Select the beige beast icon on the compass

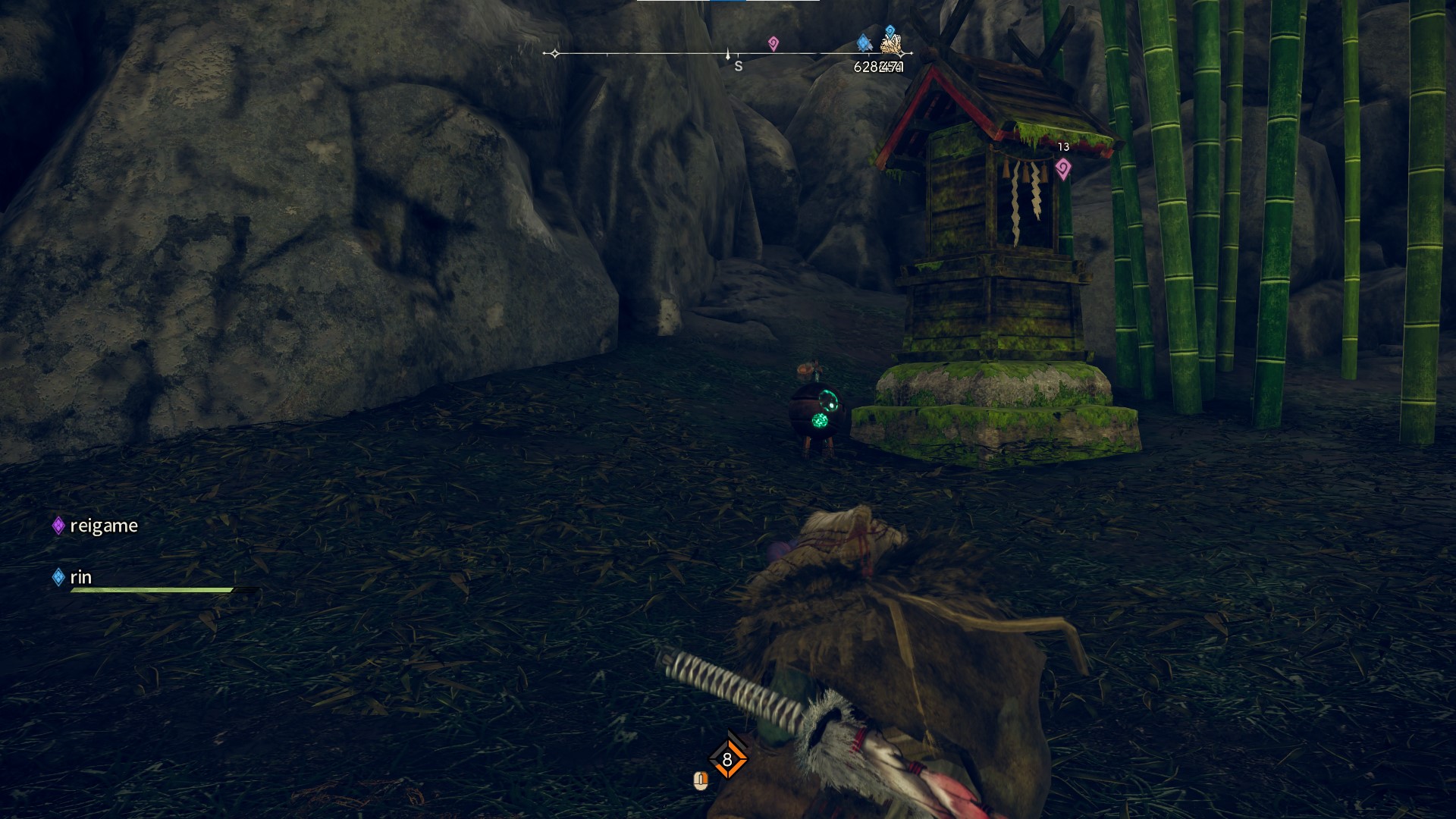(x=893, y=45)
